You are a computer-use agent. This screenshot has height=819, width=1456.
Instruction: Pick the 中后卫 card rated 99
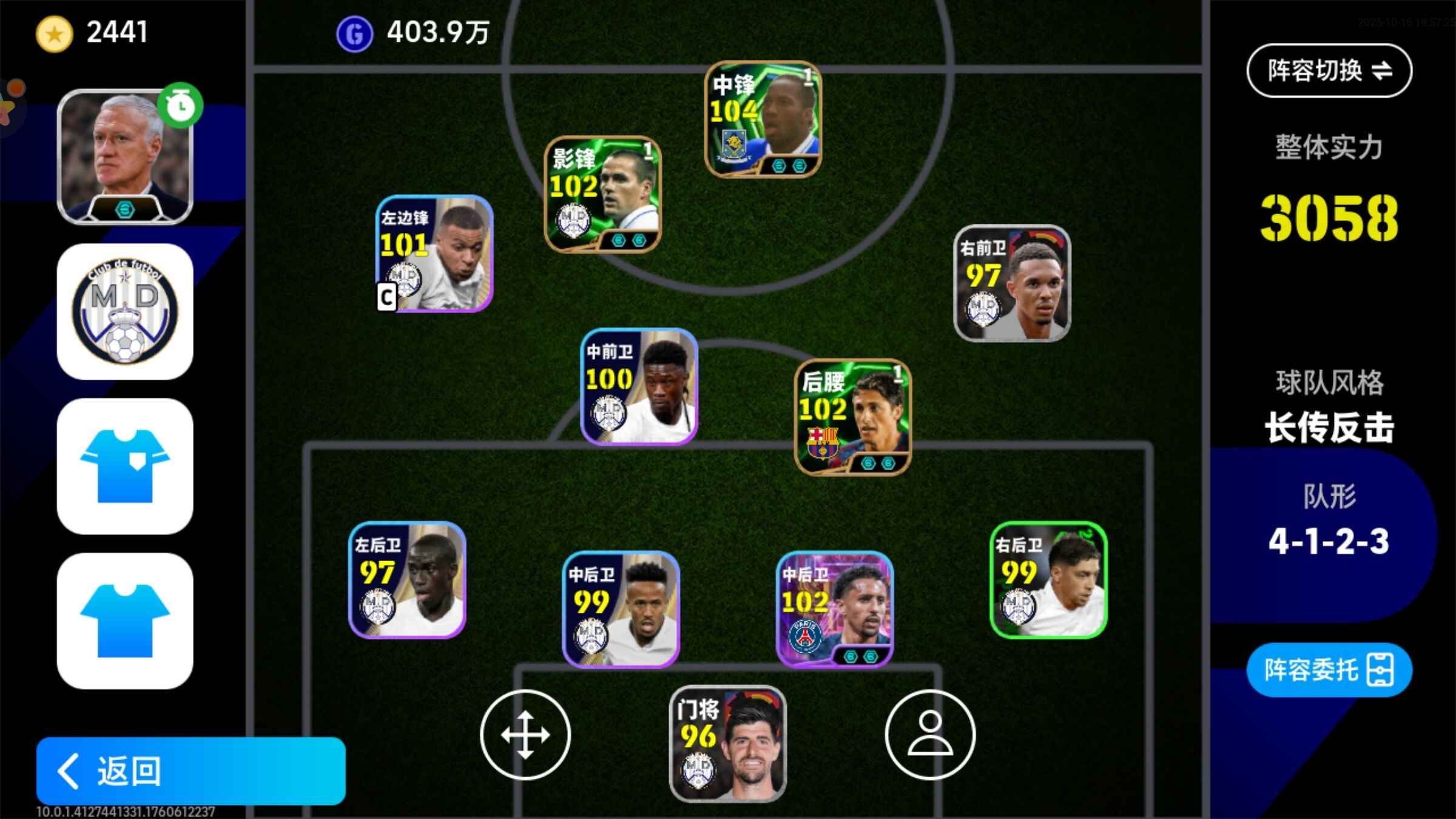621,609
